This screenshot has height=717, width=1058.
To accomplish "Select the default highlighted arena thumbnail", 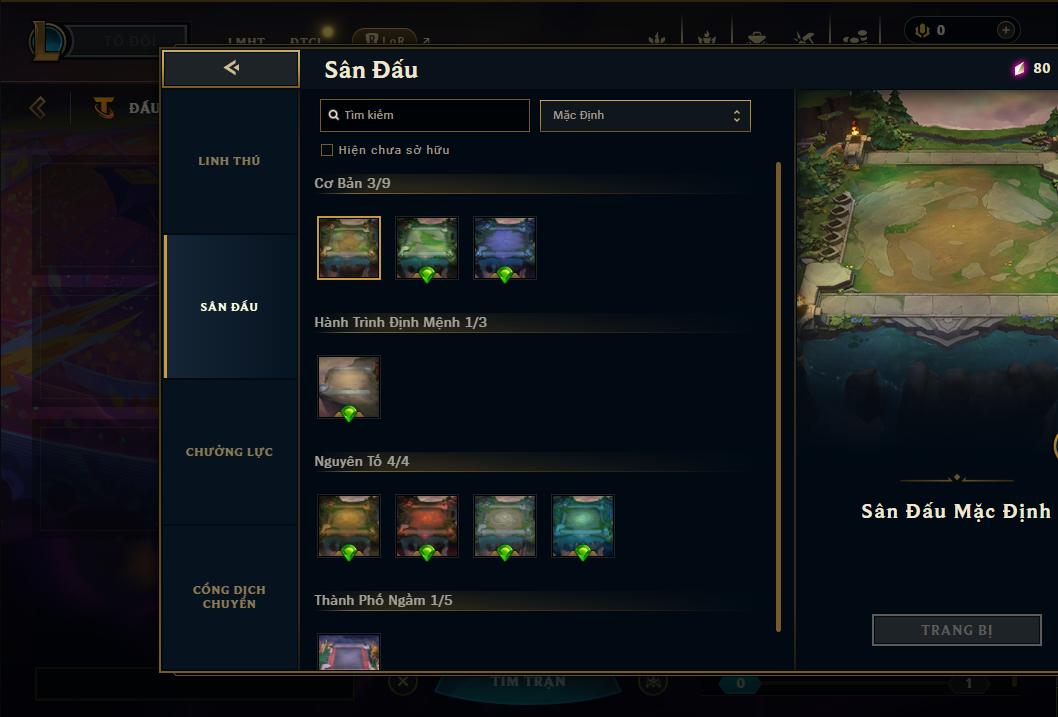I will (349, 247).
